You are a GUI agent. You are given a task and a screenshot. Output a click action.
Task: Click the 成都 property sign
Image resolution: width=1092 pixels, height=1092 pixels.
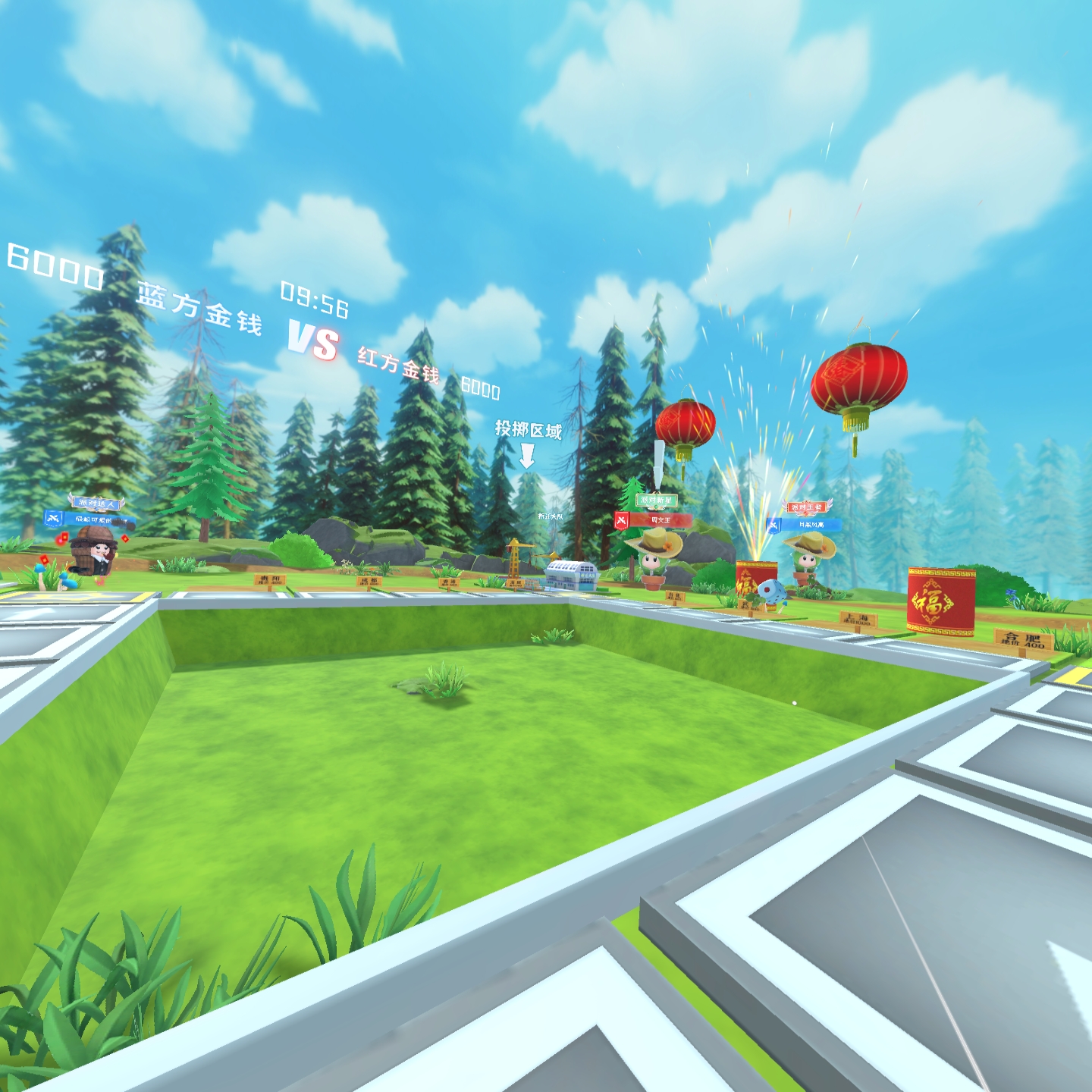(370, 580)
